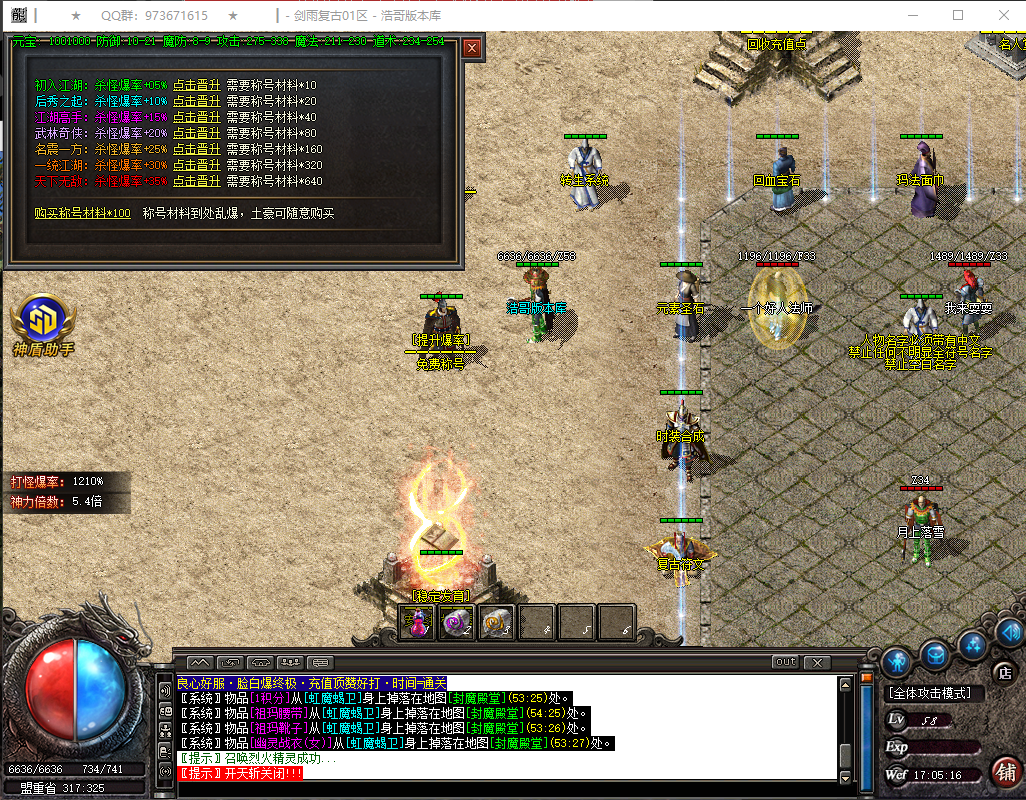Click 点击晋升 for the 武林奇侠 title
This screenshot has width=1026, height=800.
click(196, 133)
